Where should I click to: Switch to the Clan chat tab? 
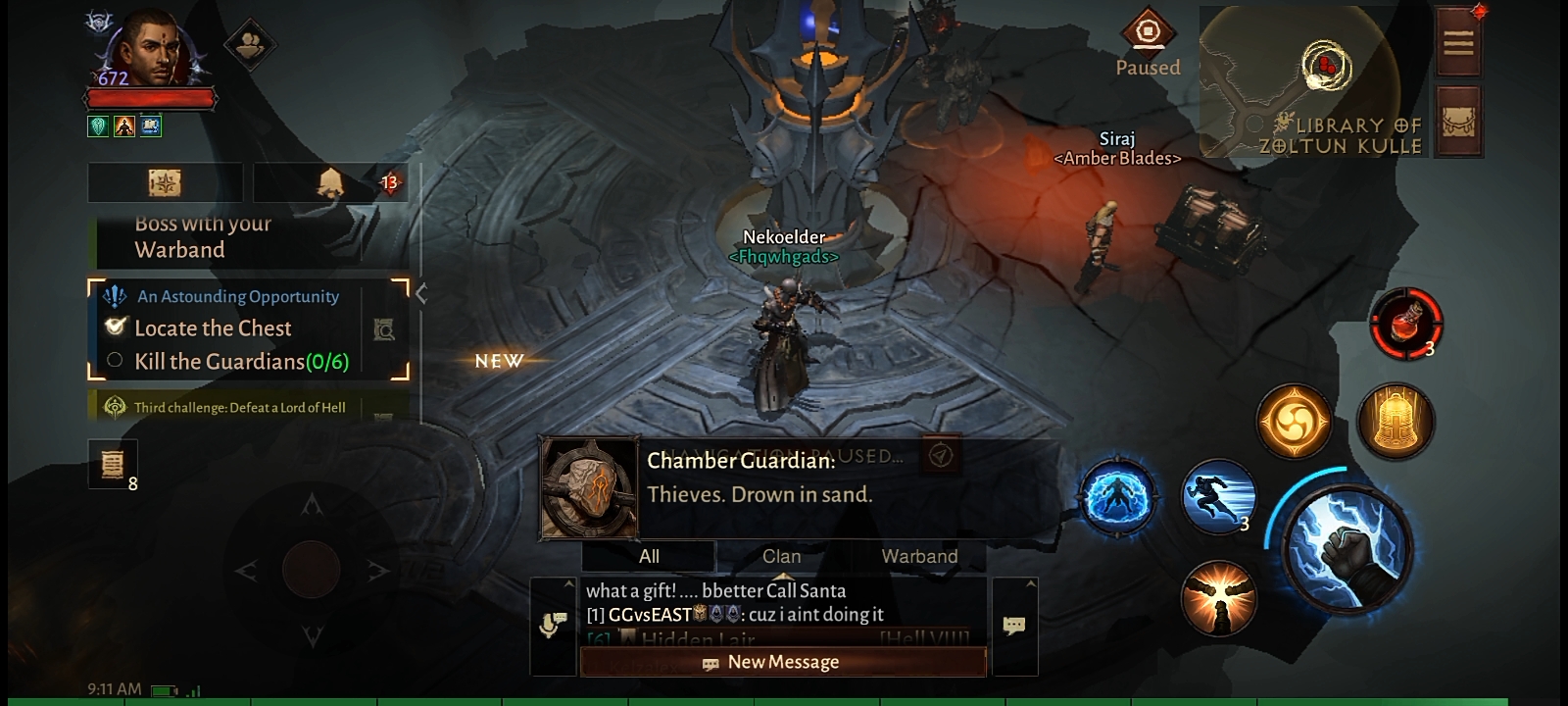782,556
